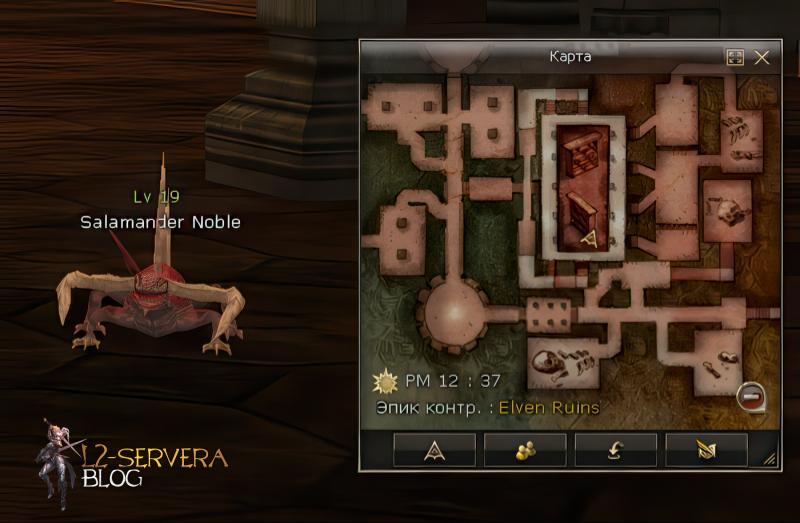Grab the map window resize handle
800x523 pixels.
point(770,458)
